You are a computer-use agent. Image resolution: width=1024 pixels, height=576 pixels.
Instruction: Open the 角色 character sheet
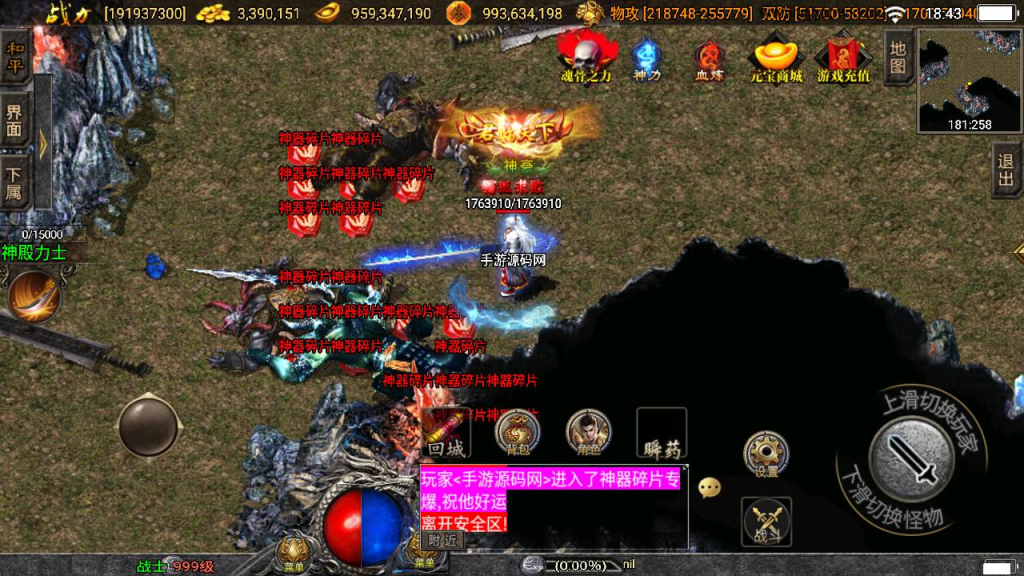click(589, 433)
